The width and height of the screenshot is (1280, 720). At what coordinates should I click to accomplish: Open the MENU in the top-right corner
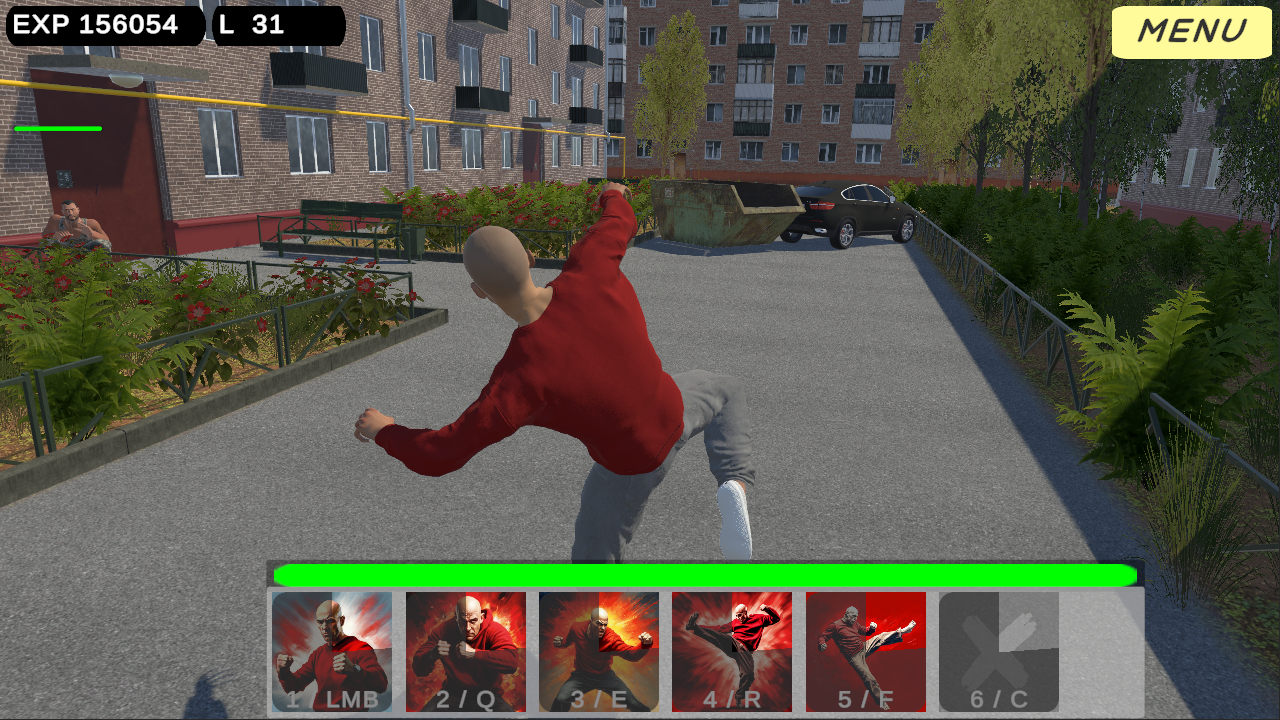coord(1191,32)
